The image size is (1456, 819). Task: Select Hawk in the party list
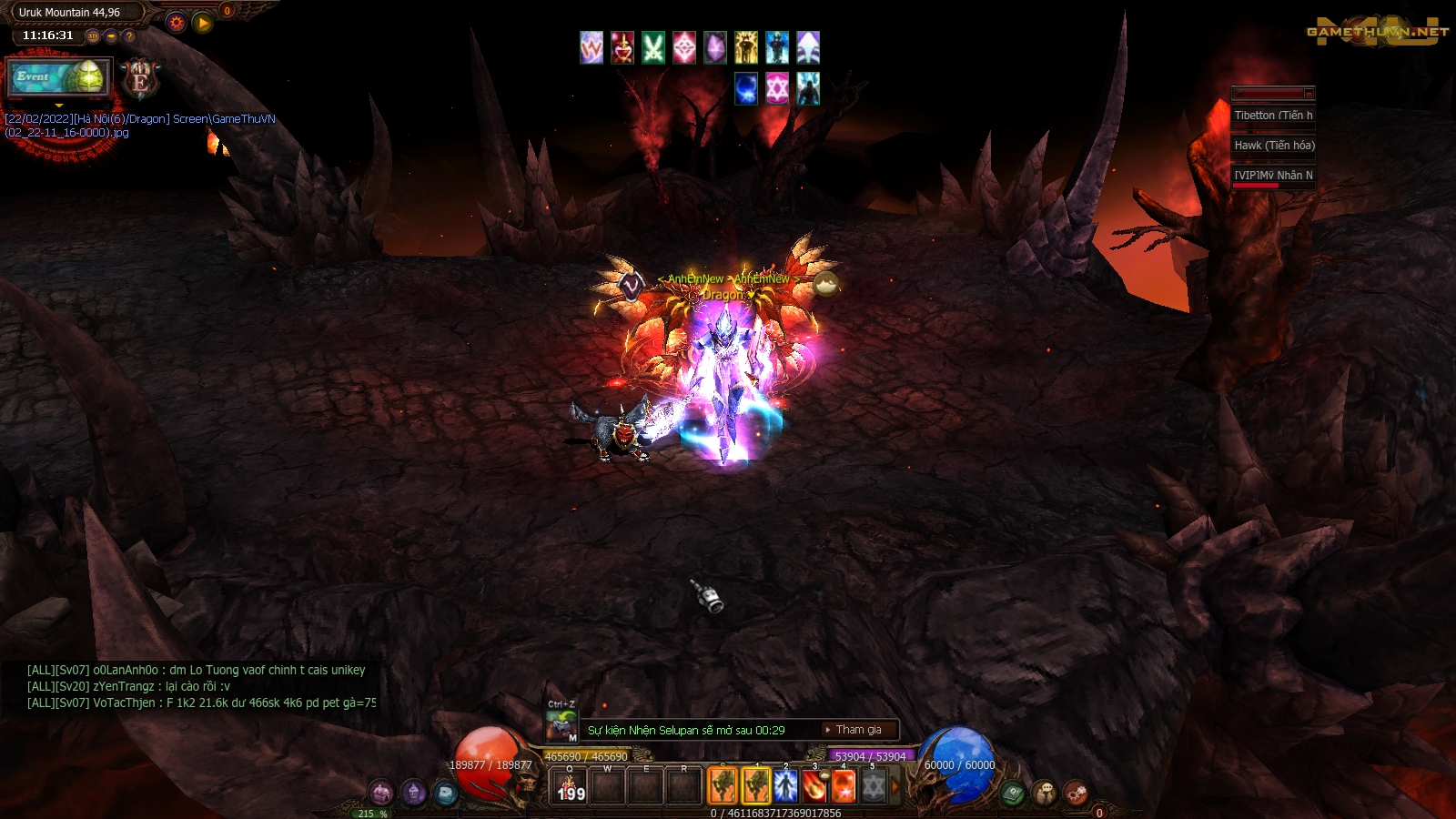tap(1272, 145)
